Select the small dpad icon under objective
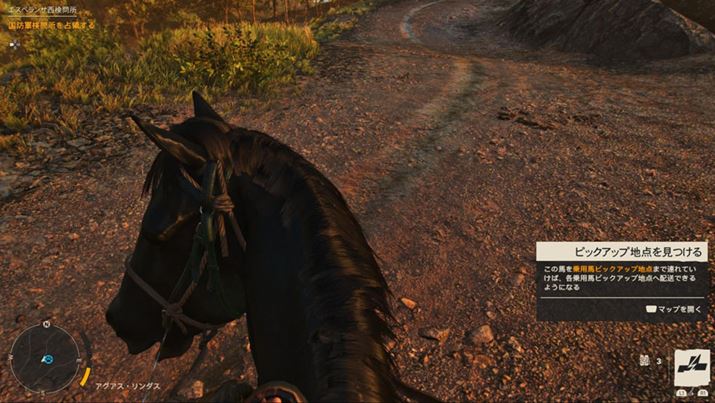Image resolution: width=715 pixels, height=403 pixels. 13,44
